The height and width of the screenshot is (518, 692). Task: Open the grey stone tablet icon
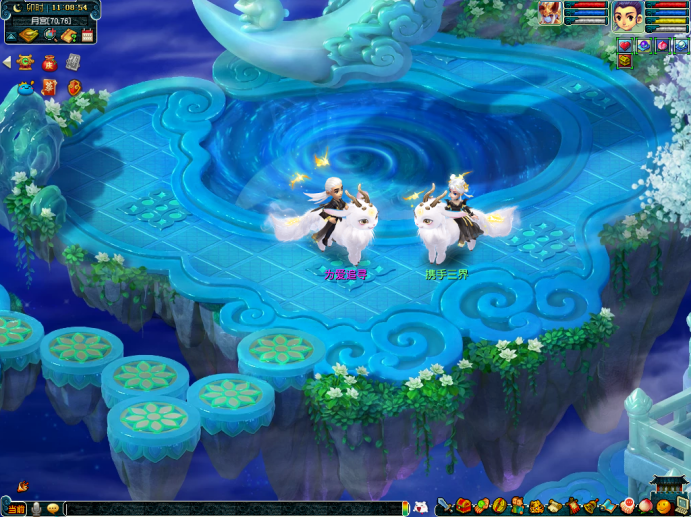point(73,62)
